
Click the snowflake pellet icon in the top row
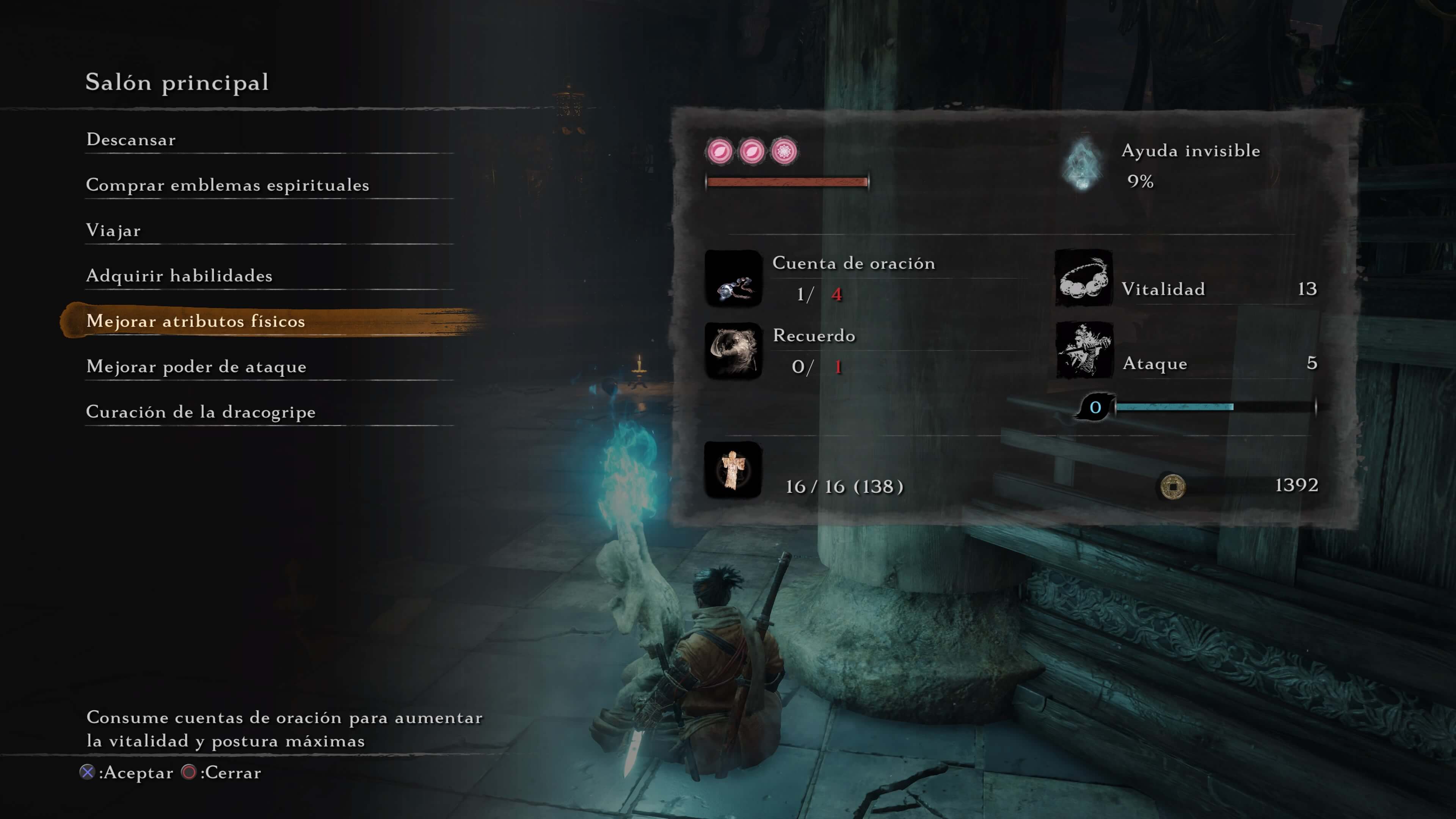click(786, 152)
